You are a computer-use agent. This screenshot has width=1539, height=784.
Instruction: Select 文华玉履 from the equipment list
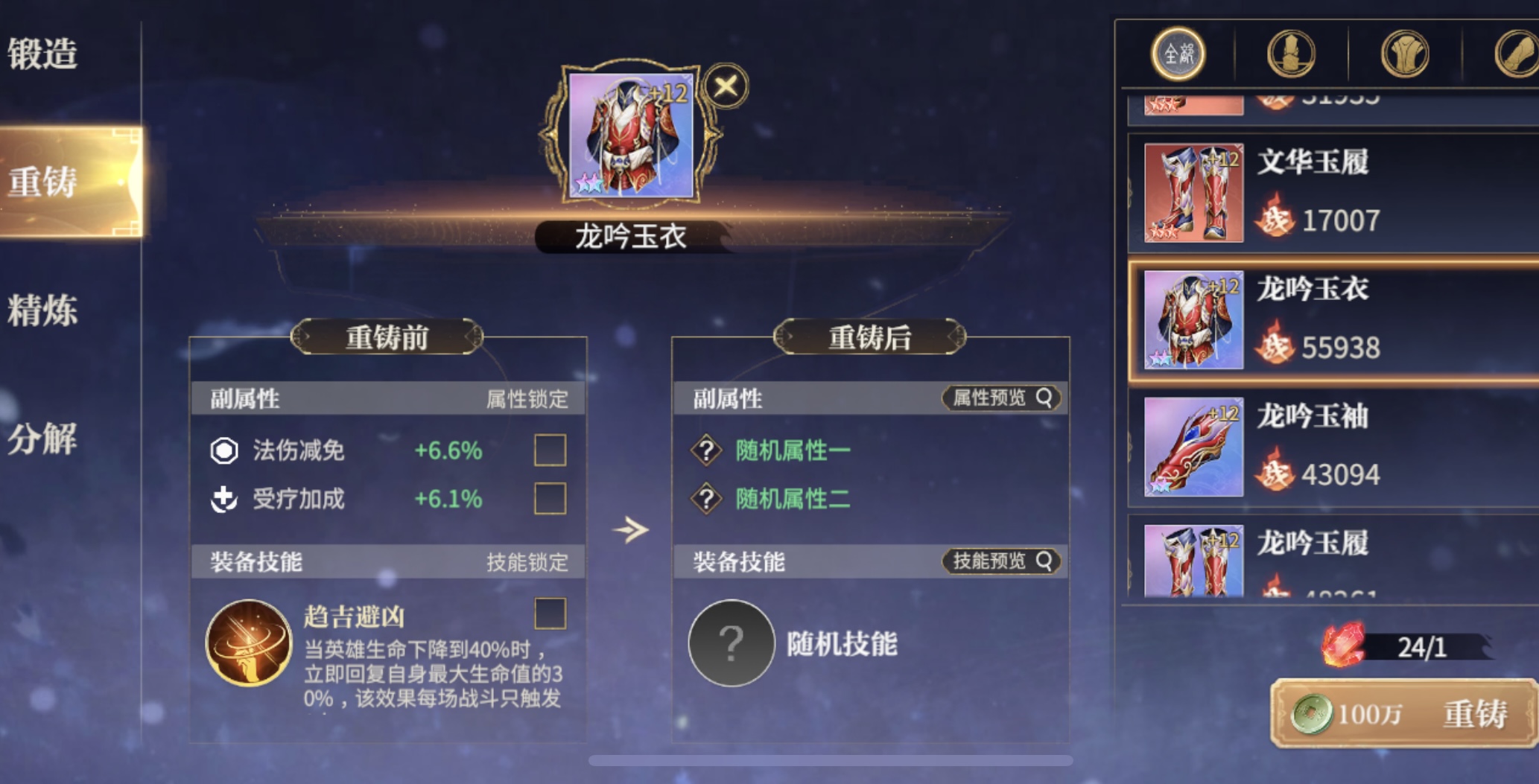pos(1333,194)
